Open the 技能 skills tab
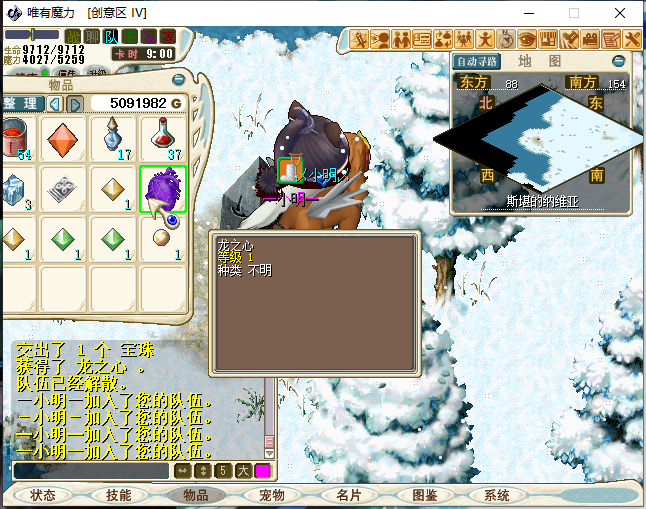The height and width of the screenshot is (509, 646). (119, 495)
